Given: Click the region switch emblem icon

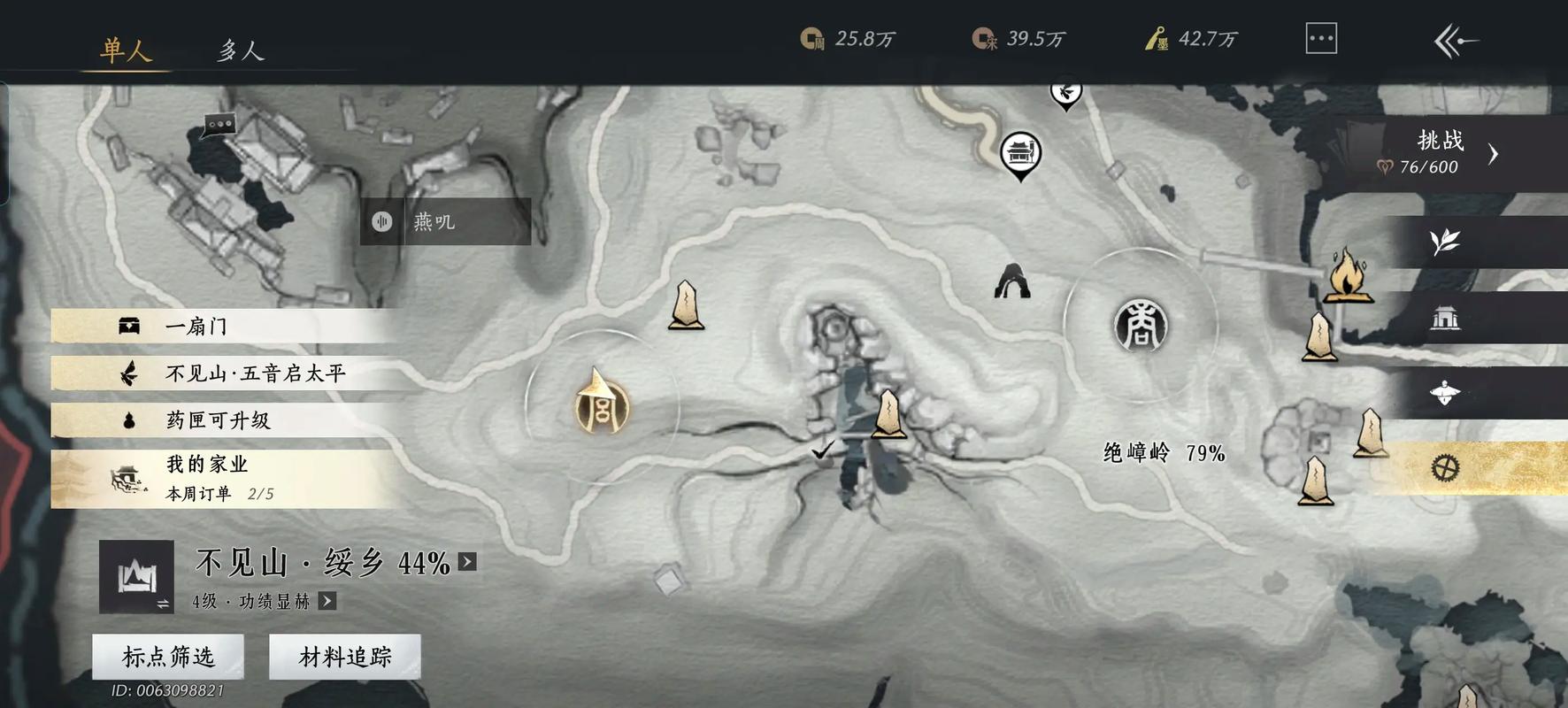Looking at the screenshot, I should (x=136, y=577).
